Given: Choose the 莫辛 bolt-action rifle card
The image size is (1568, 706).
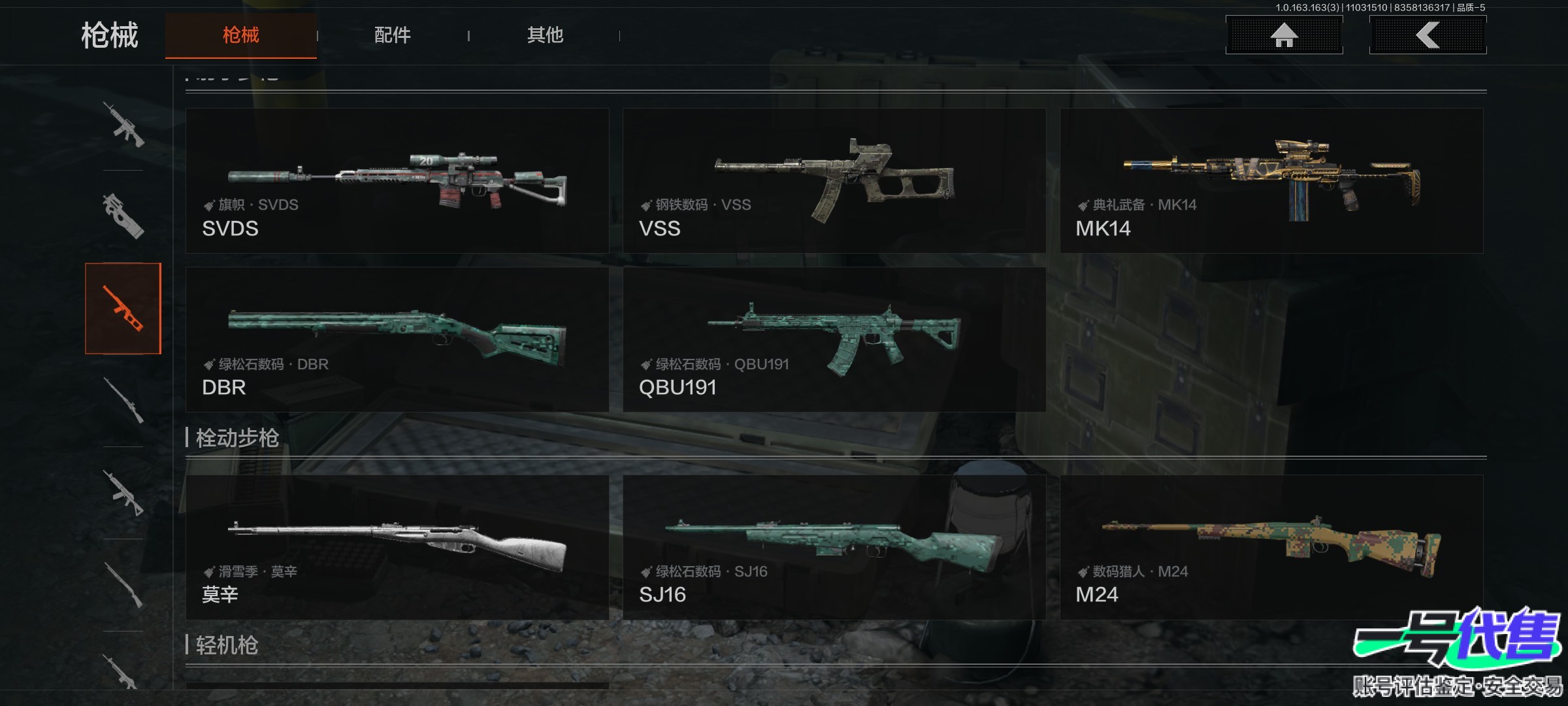Looking at the screenshot, I should (x=397, y=547).
